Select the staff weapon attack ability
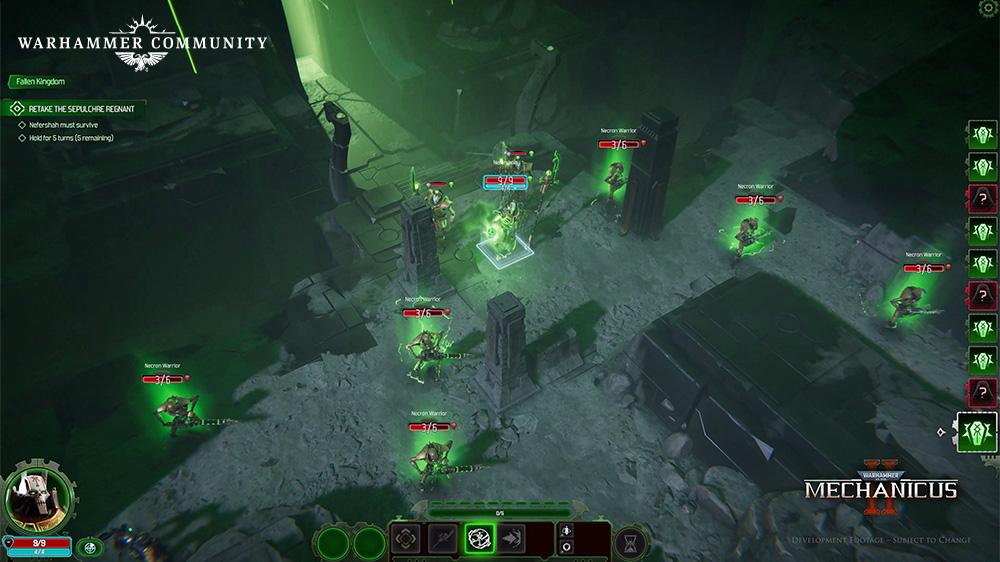Screen dimensions: 1000x562 point(443,538)
